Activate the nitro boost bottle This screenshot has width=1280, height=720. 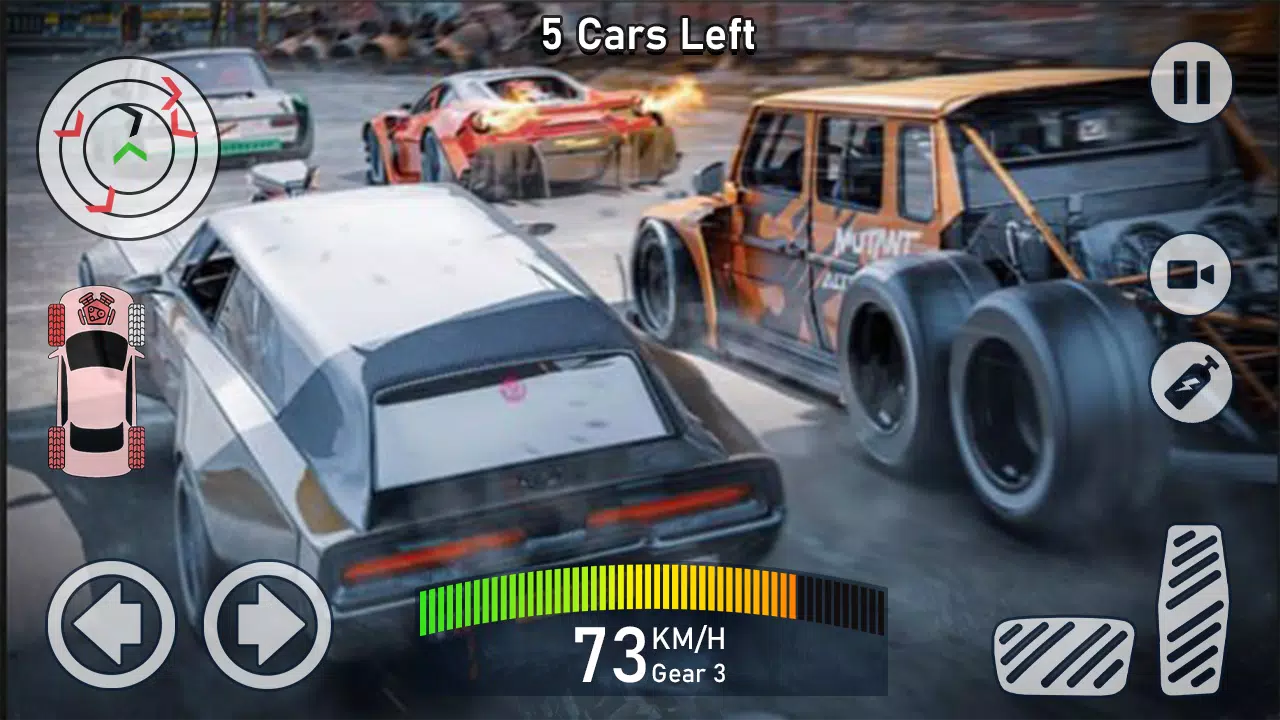[1190, 381]
